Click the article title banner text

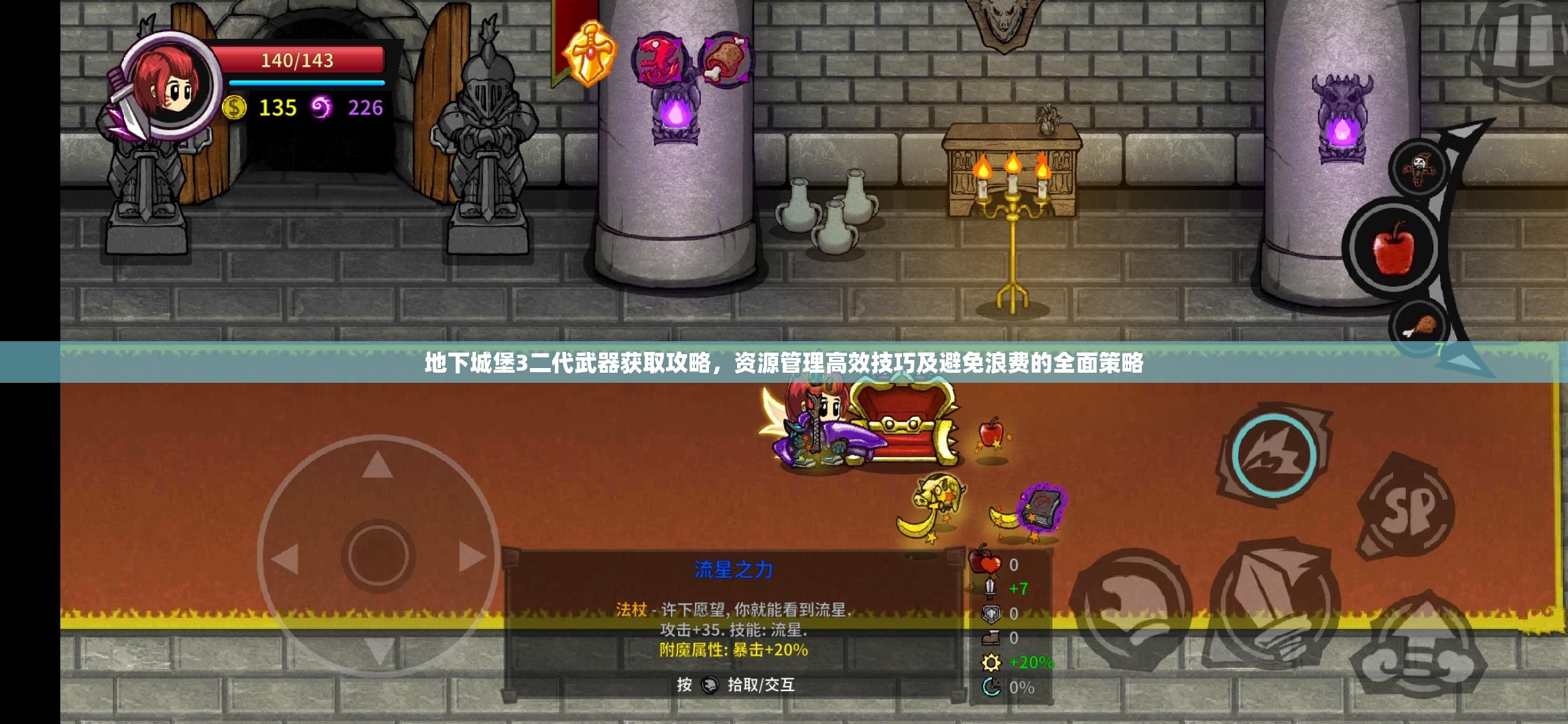click(x=784, y=363)
